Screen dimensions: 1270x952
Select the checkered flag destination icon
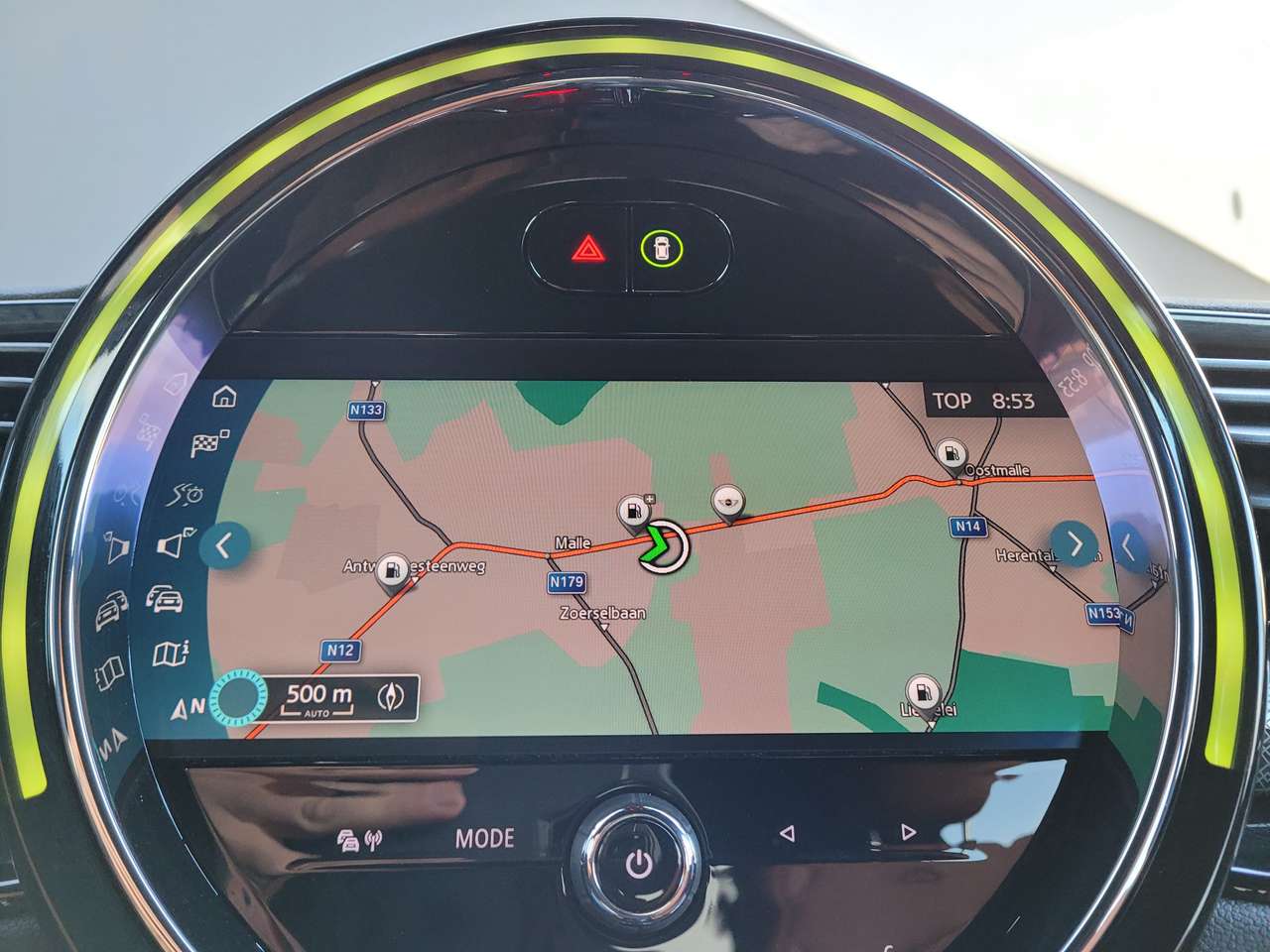[x=208, y=444]
